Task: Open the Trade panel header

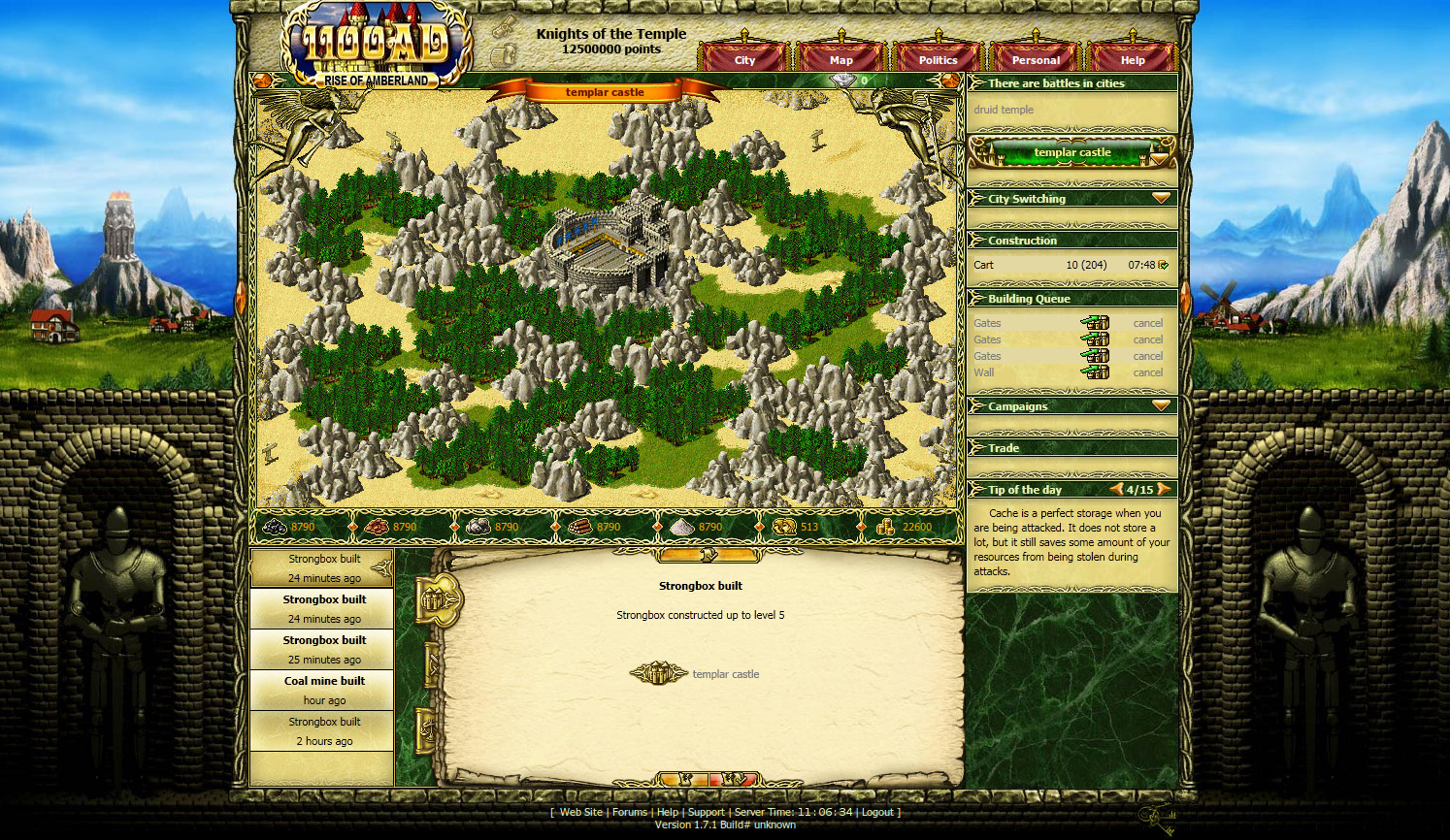Action: point(1004,448)
